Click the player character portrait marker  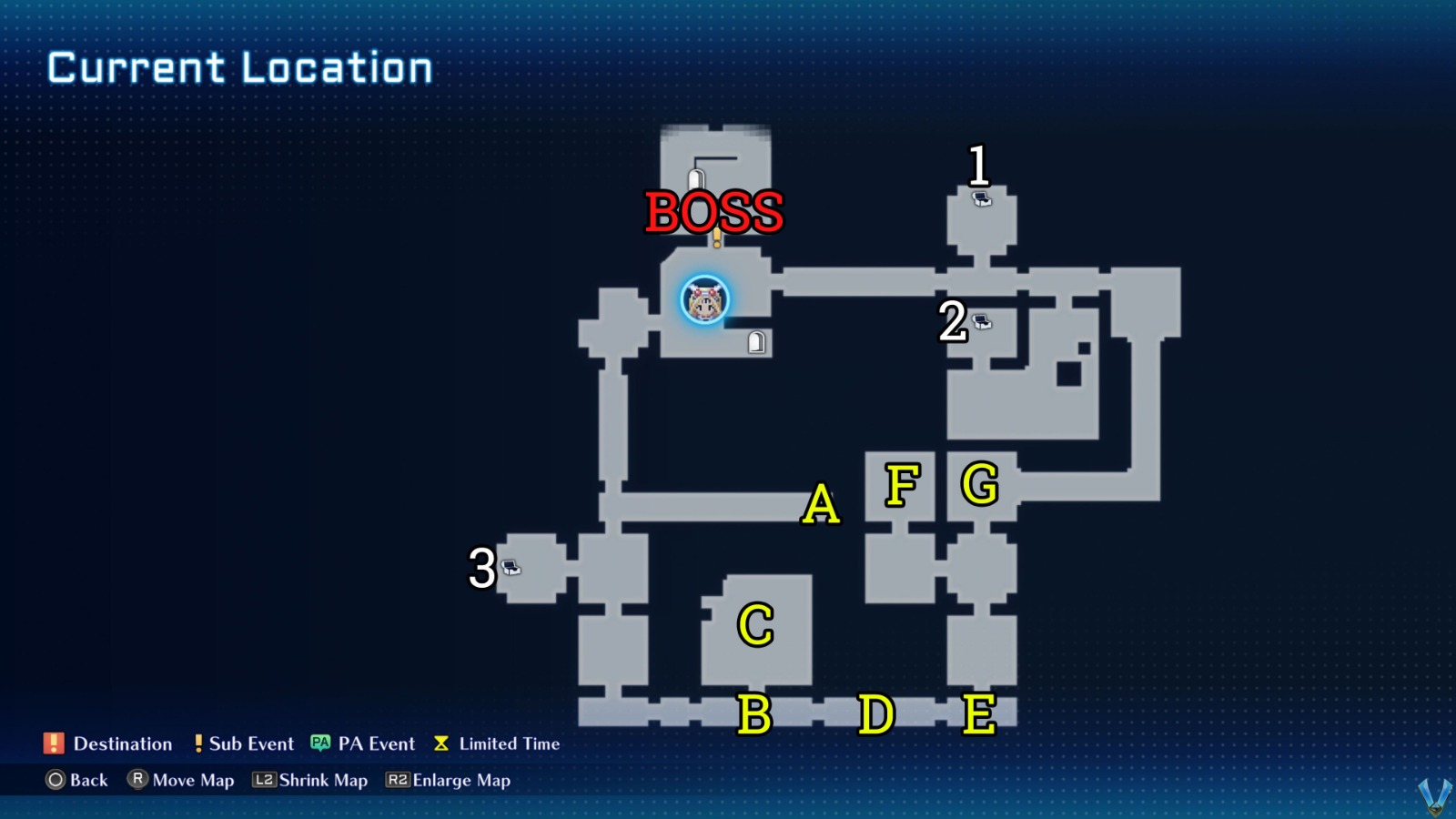click(x=703, y=300)
